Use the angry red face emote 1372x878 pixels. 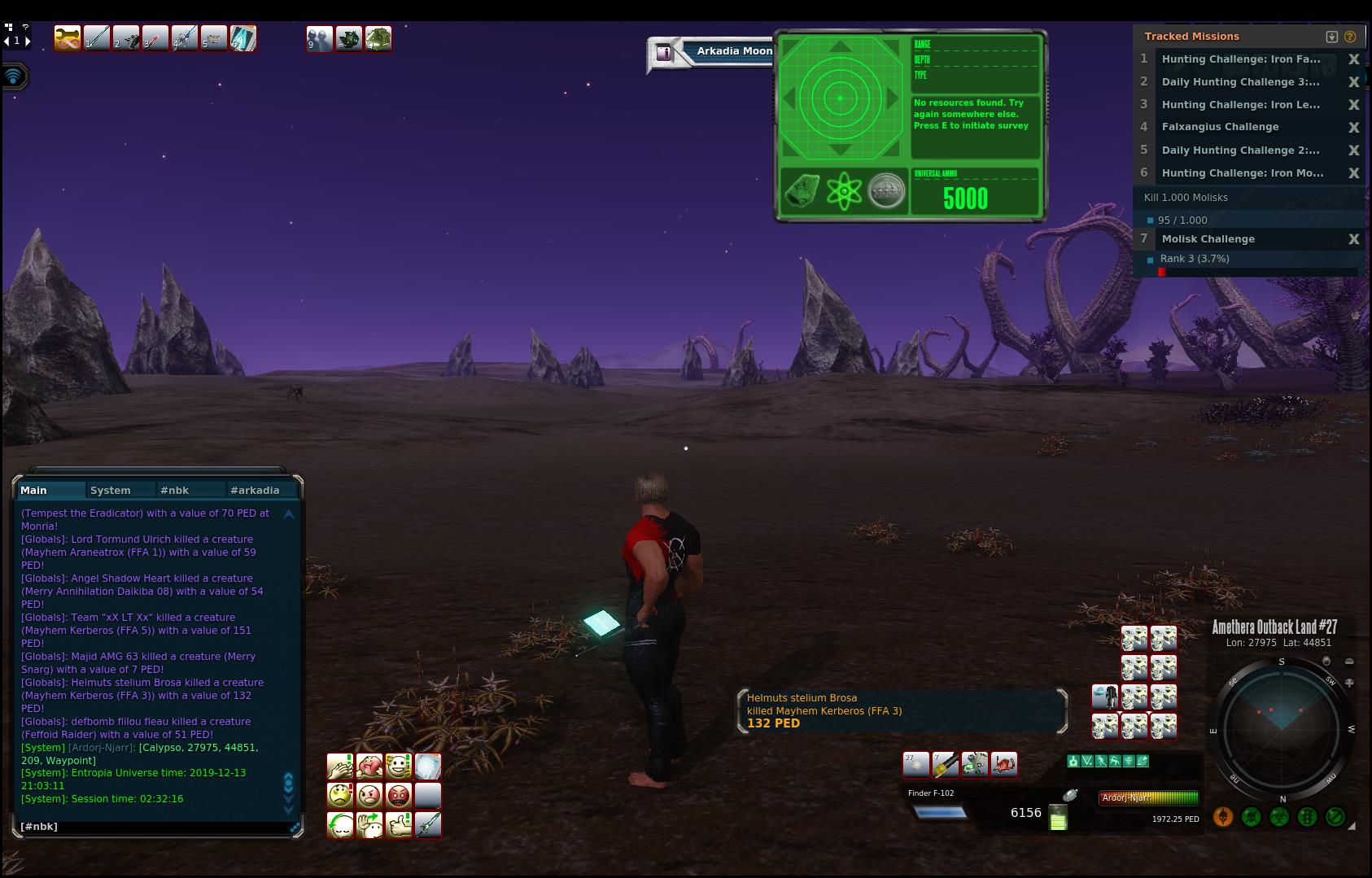click(x=399, y=794)
